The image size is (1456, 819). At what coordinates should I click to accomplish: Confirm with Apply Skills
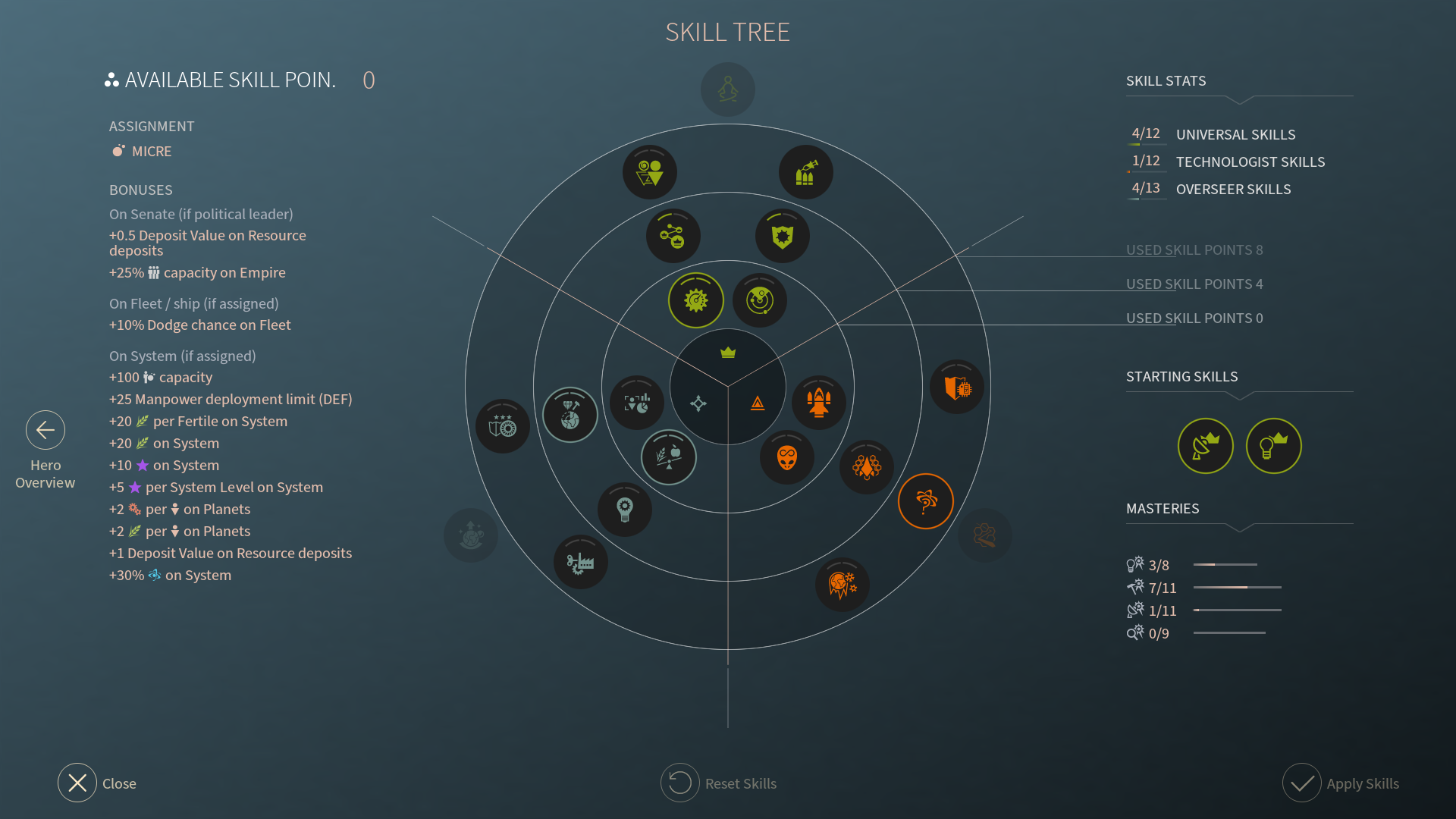point(1302,783)
